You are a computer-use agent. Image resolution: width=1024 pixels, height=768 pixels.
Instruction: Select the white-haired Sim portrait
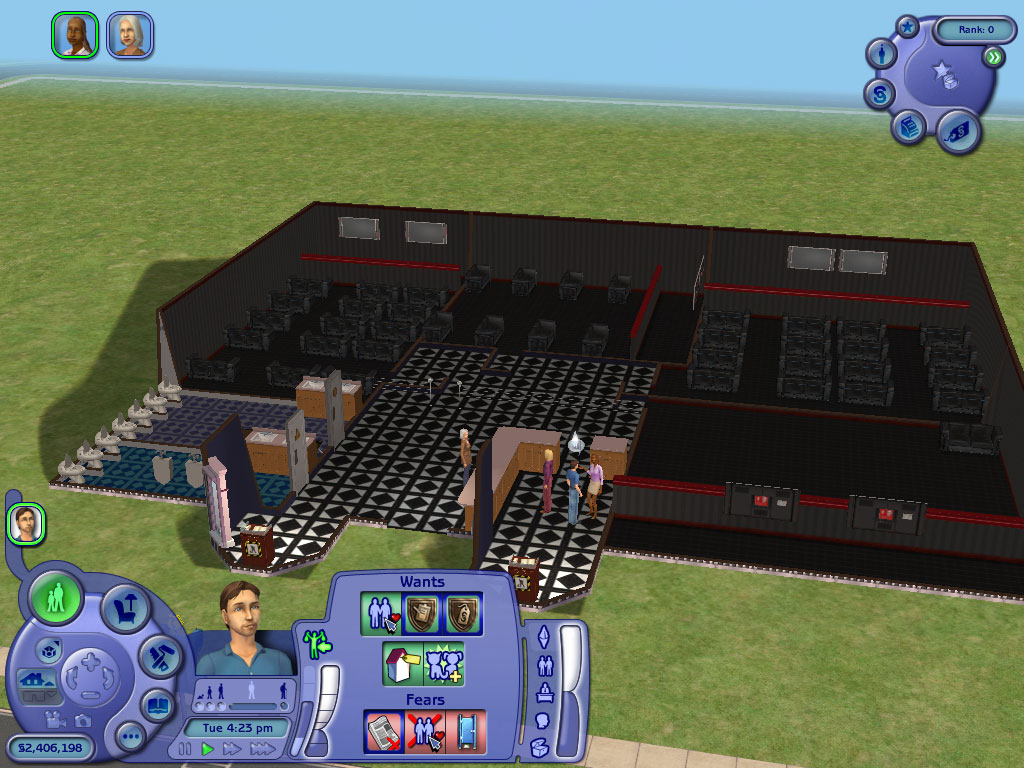tap(130, 35)
